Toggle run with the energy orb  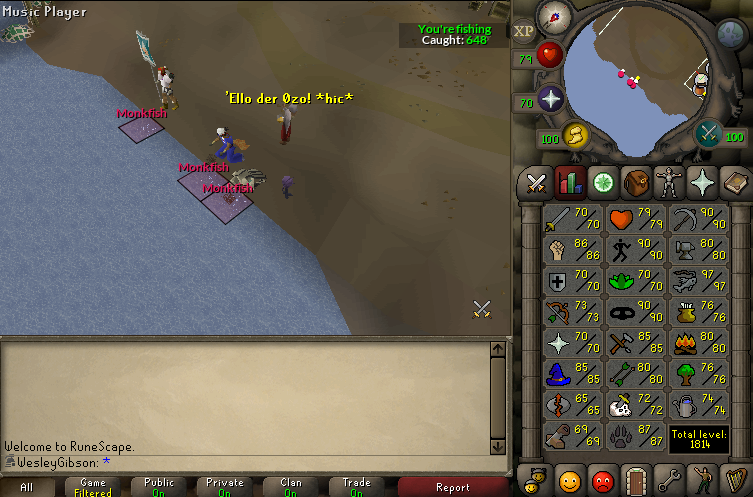574,134
